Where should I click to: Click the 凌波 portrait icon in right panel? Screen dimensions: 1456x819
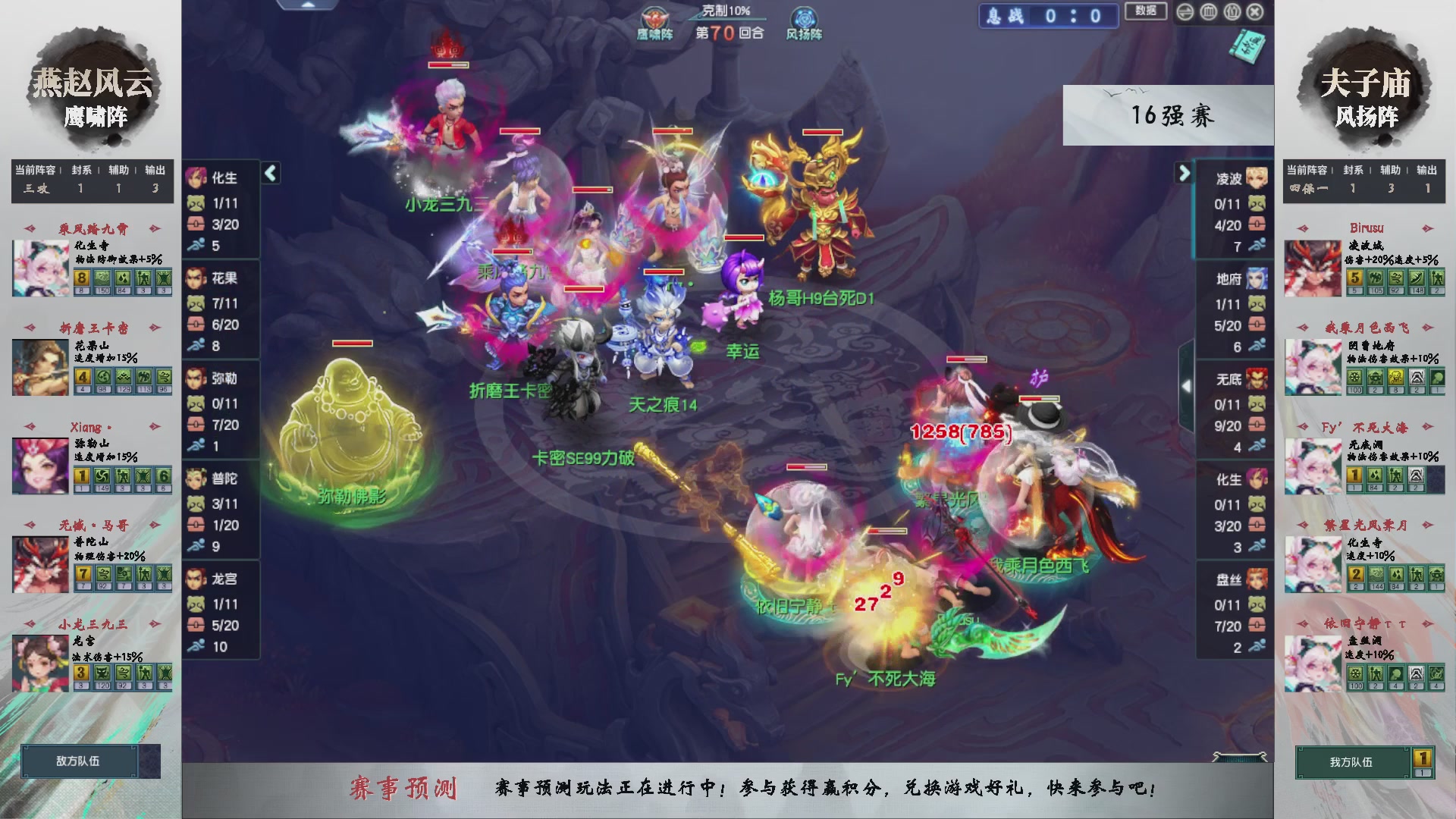pyautogui.click(x=1255, y=176)
